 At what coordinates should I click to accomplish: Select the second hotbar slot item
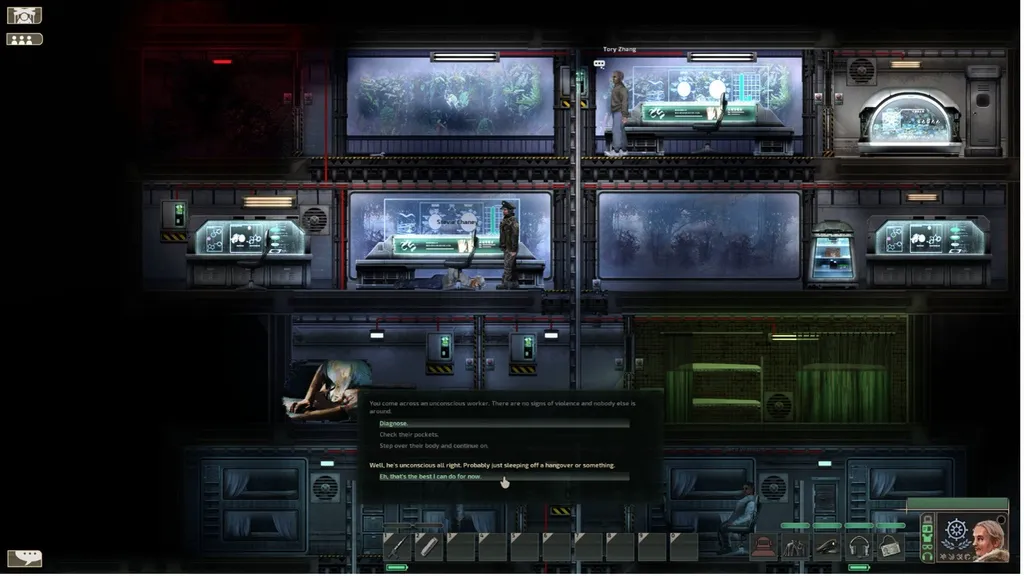pos(428,546)
